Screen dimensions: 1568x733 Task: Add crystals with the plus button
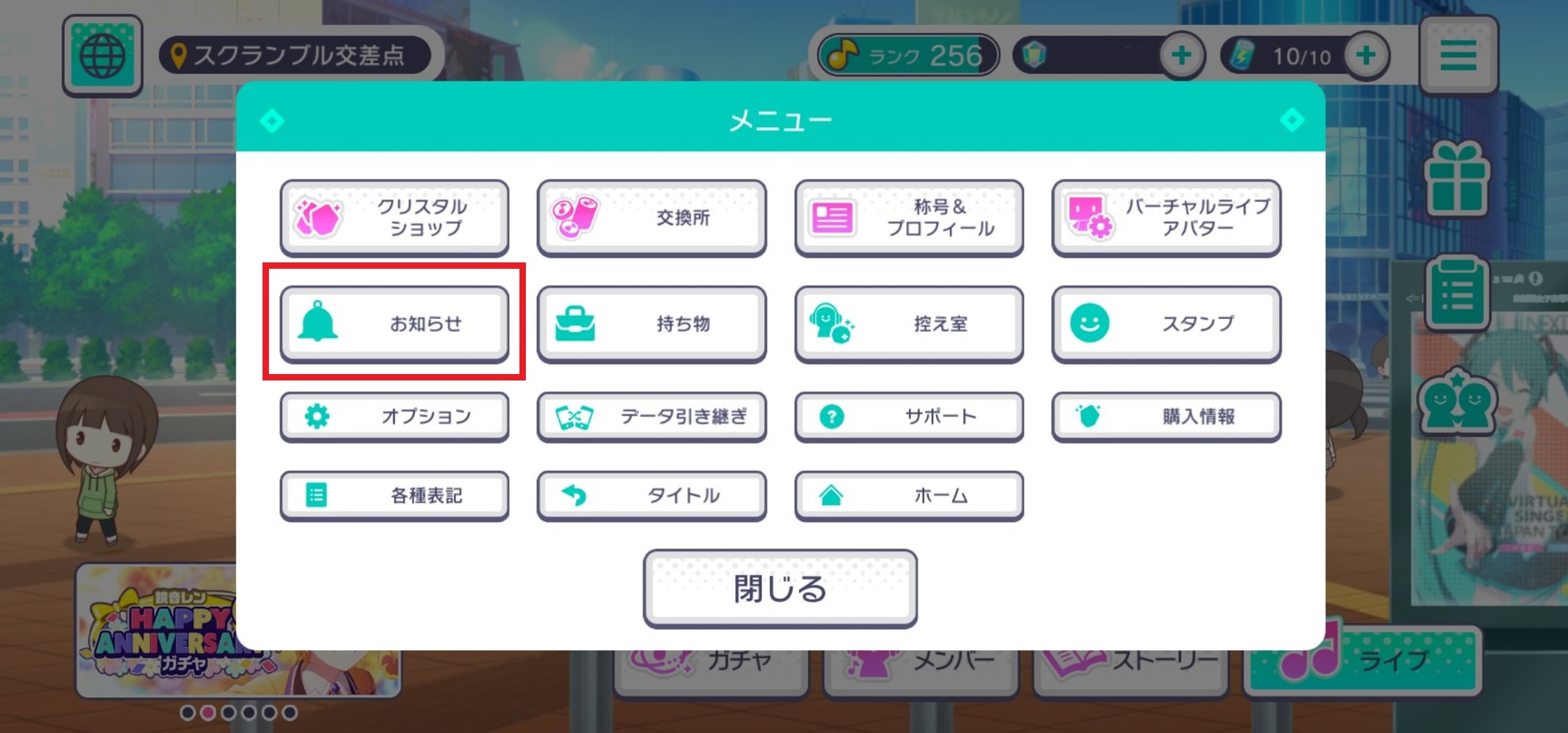[x=1181, y=54]
